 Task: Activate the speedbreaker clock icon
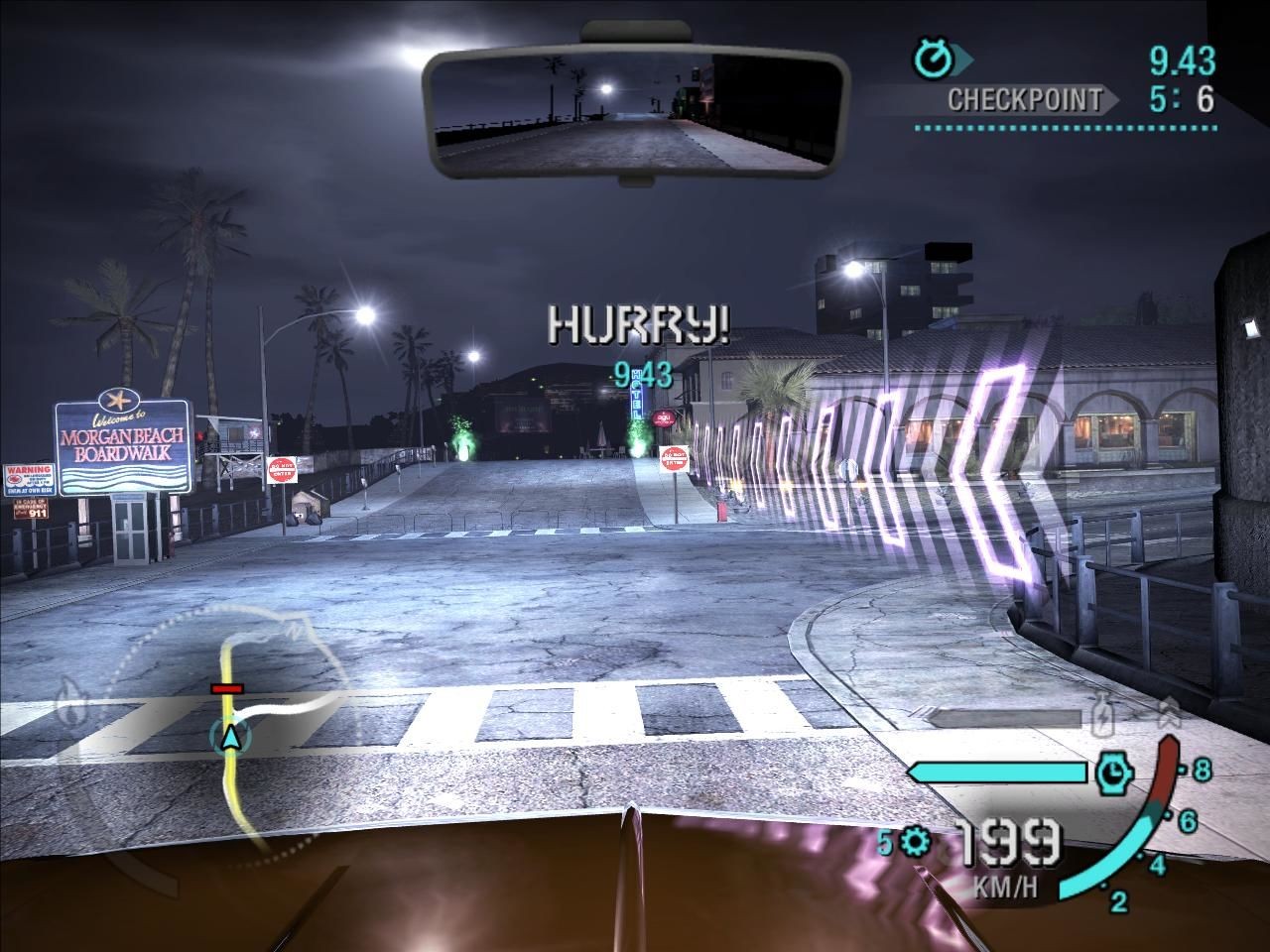(x=1114, y=772)
